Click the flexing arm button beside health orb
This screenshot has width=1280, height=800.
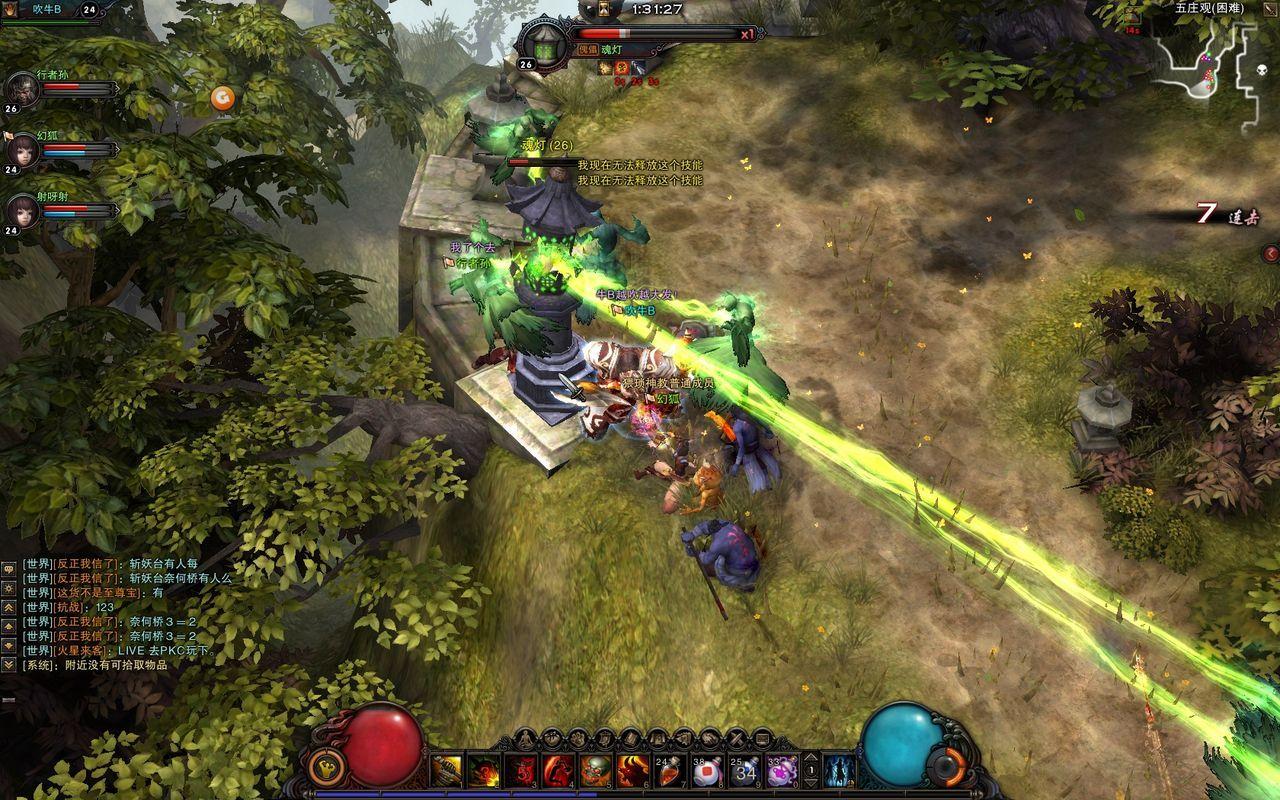pyautogui.click(x=325, y=768)
